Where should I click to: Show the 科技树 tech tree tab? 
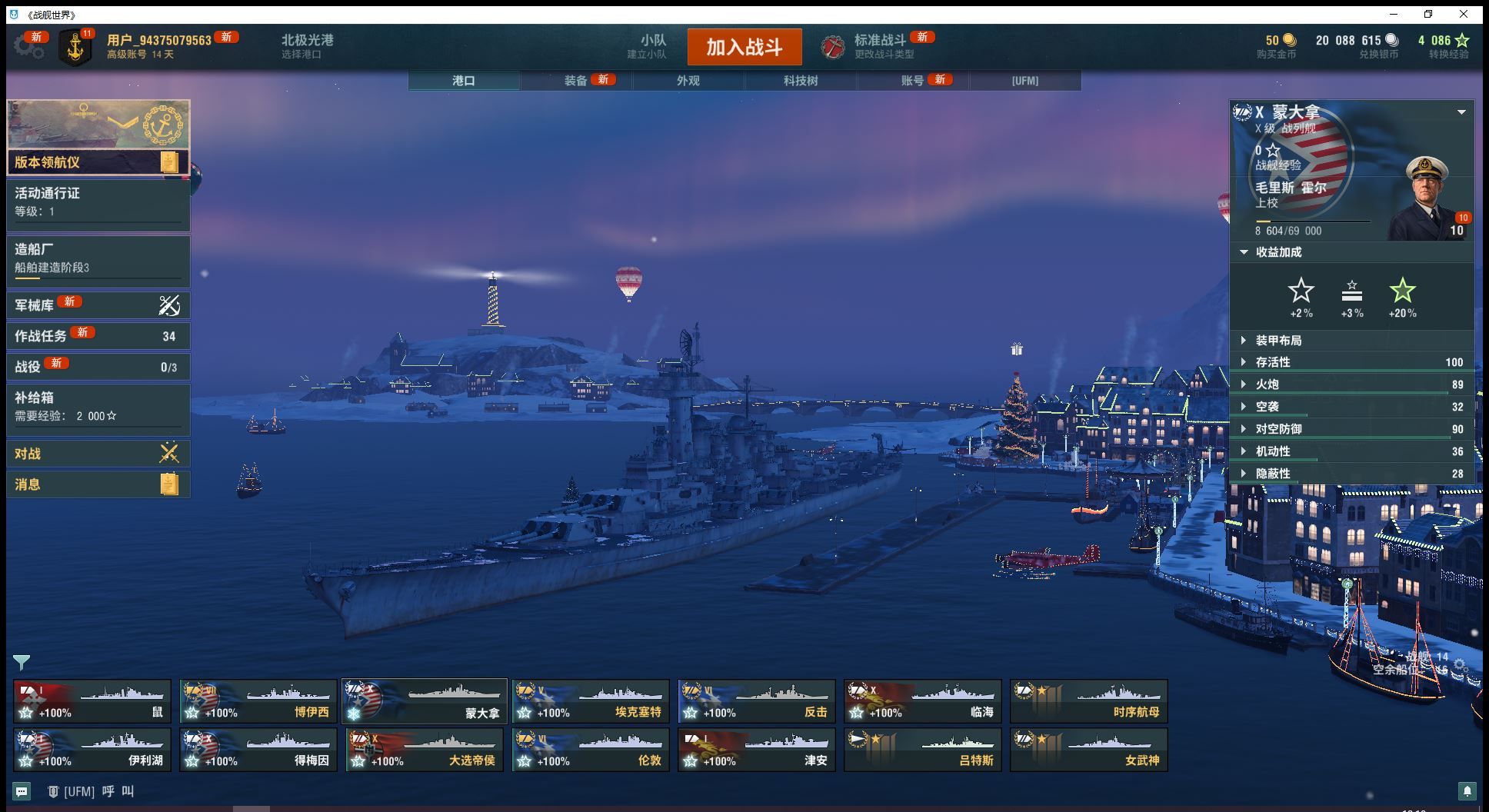pos(801,81)
